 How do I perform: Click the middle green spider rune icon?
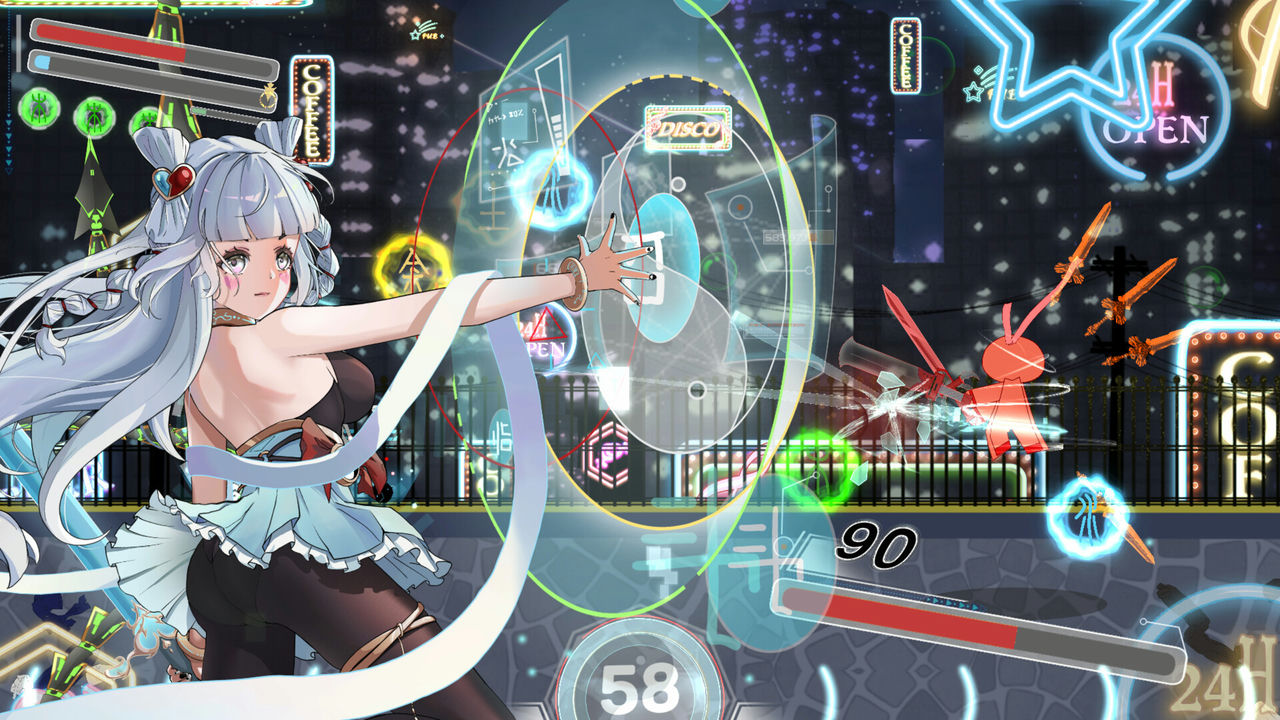[95, 118]
